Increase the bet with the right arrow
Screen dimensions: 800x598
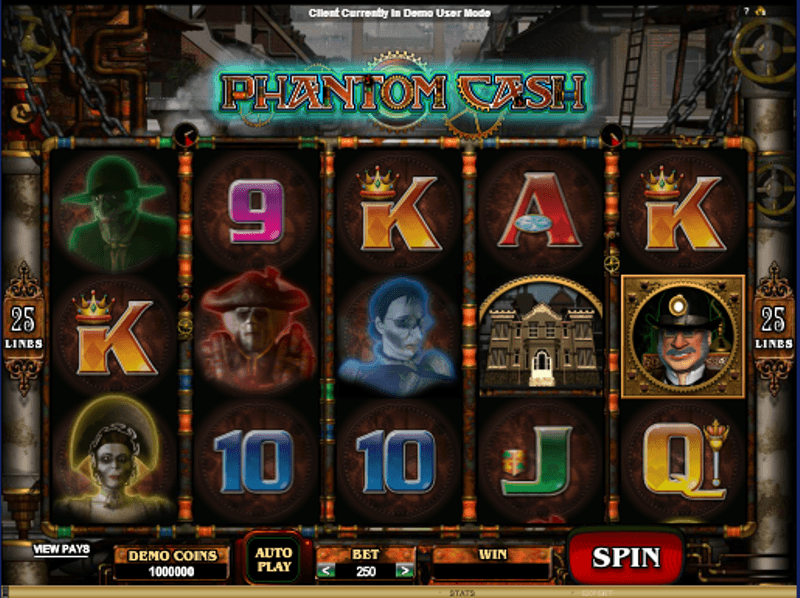(x=403, y=571)
